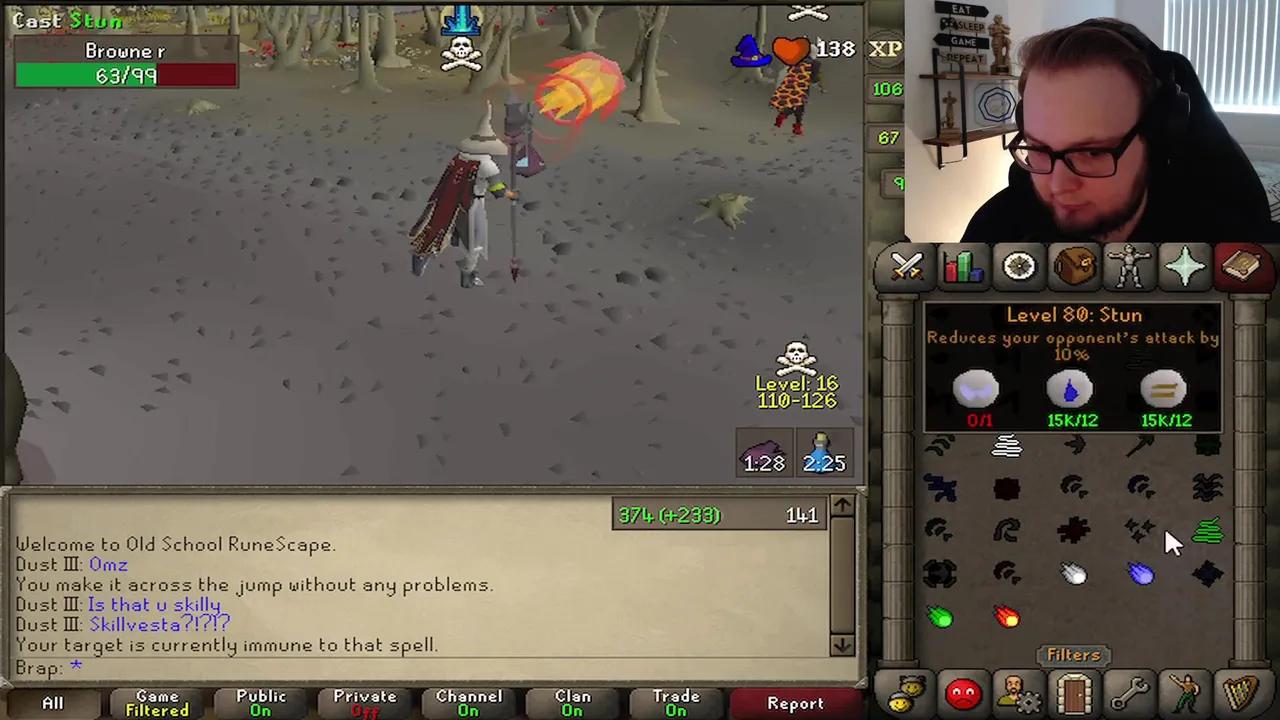This screenshot has height=720, width=1280.
Task: Open the Worn Equipment tab
Action: (x=1129, y=265)
